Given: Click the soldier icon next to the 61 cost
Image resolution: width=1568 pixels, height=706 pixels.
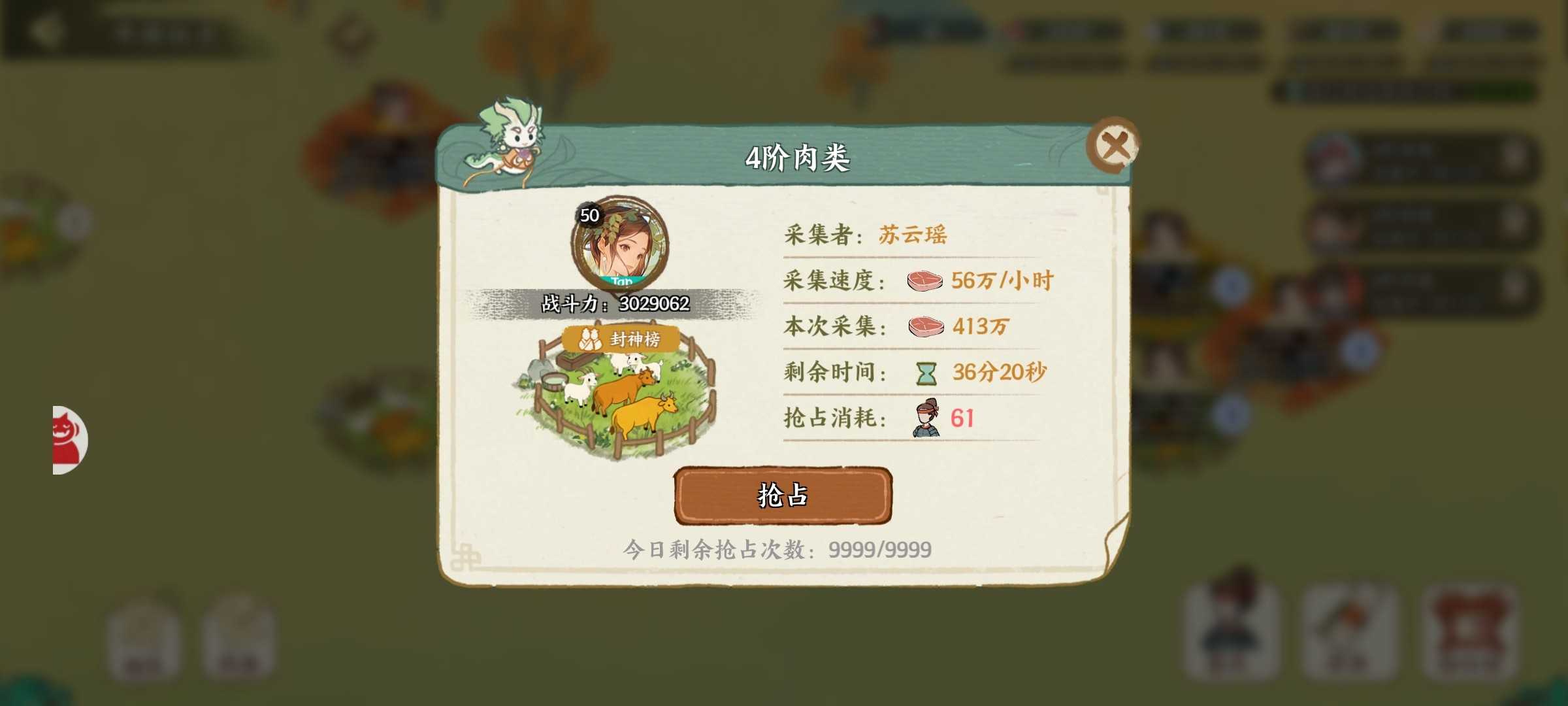Looking at the screenshot, I should [x=926, y=419].
